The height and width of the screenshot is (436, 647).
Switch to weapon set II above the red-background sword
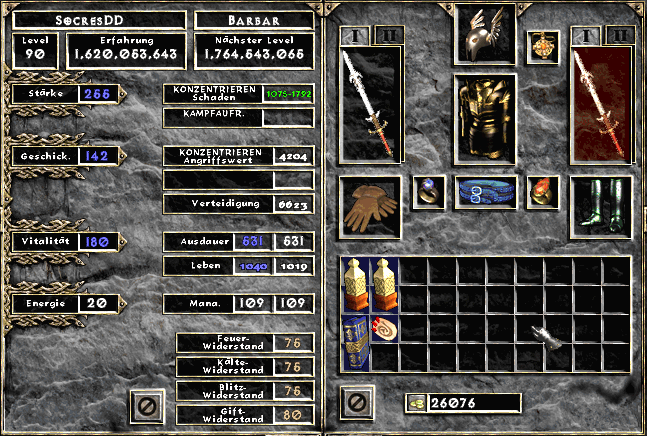[620, 35]
